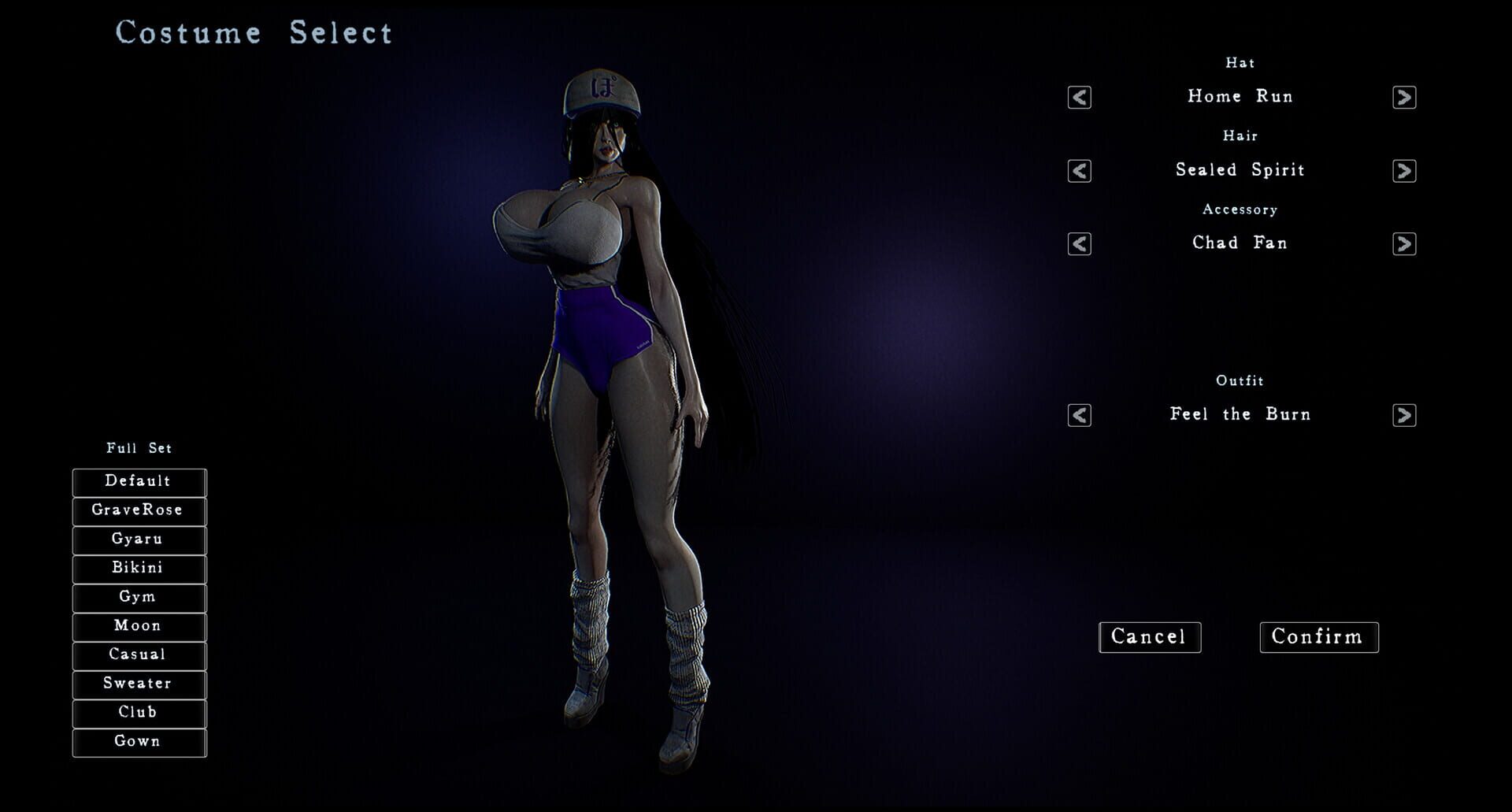Switch to the next Hair style
The image size is (1512, 812).
tap(1404, 169)
